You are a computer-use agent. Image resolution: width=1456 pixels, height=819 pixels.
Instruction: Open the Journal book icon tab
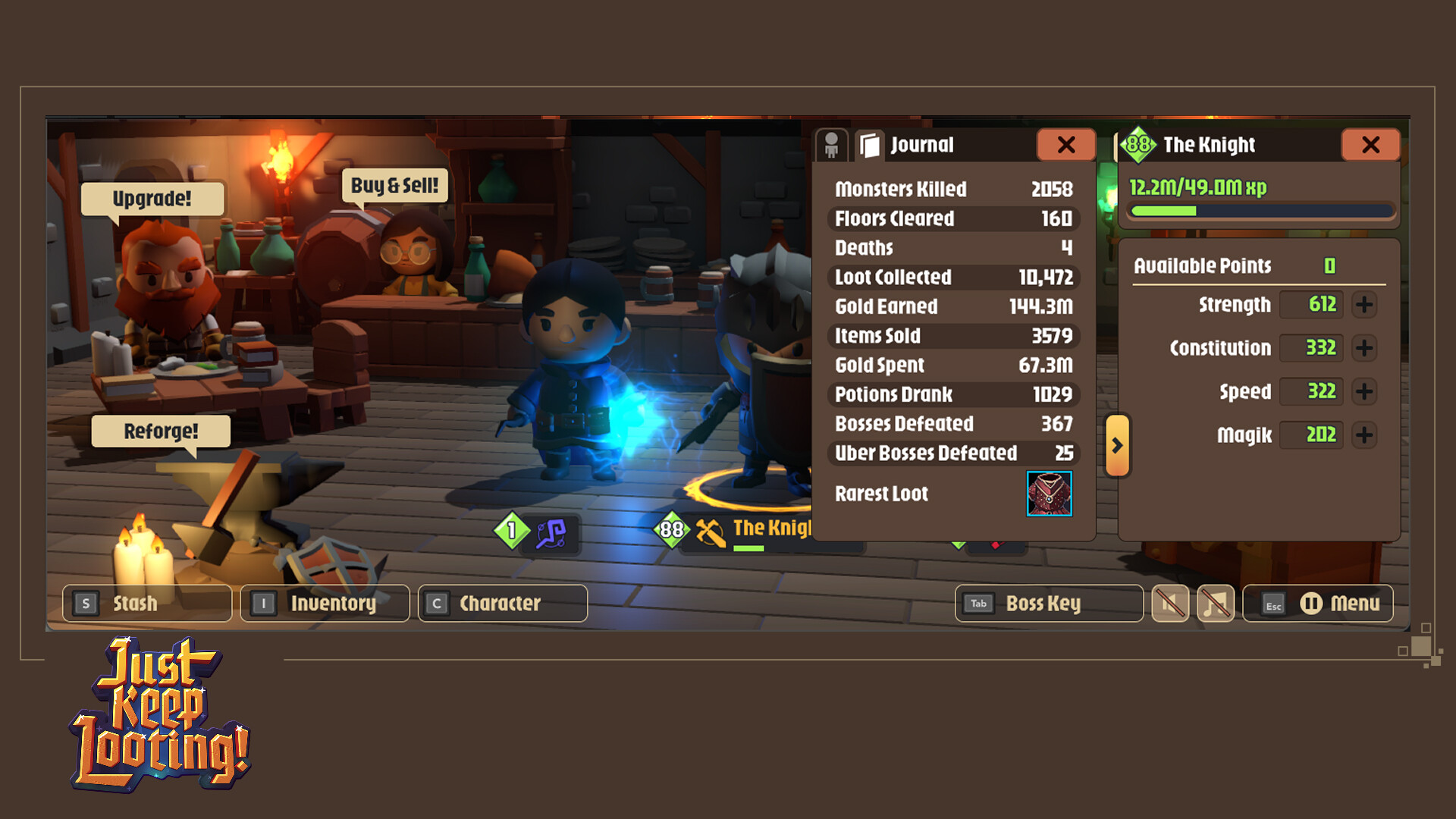click(869, 145)
